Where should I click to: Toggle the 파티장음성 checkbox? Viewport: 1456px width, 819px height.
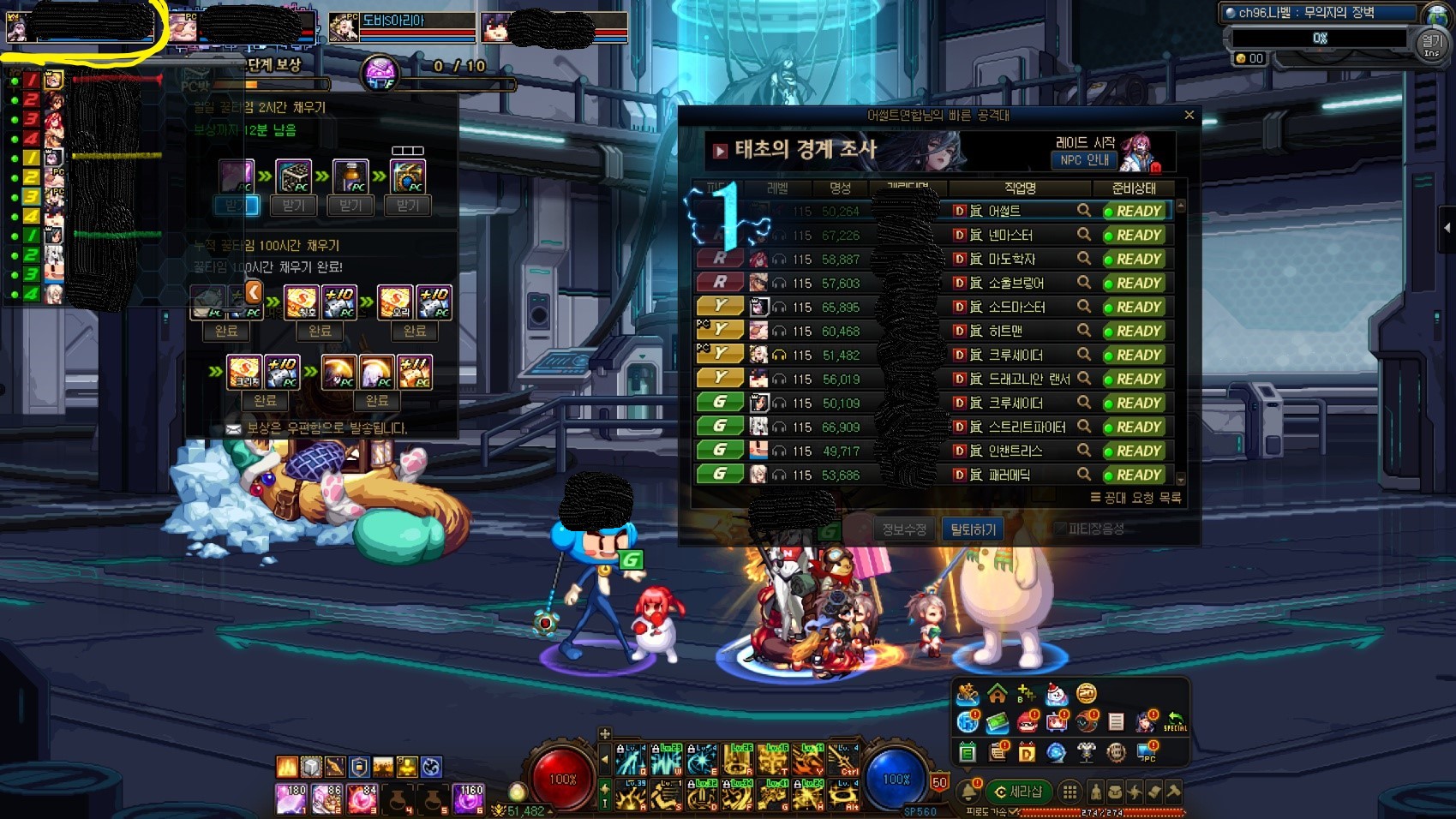point(1061,529)
